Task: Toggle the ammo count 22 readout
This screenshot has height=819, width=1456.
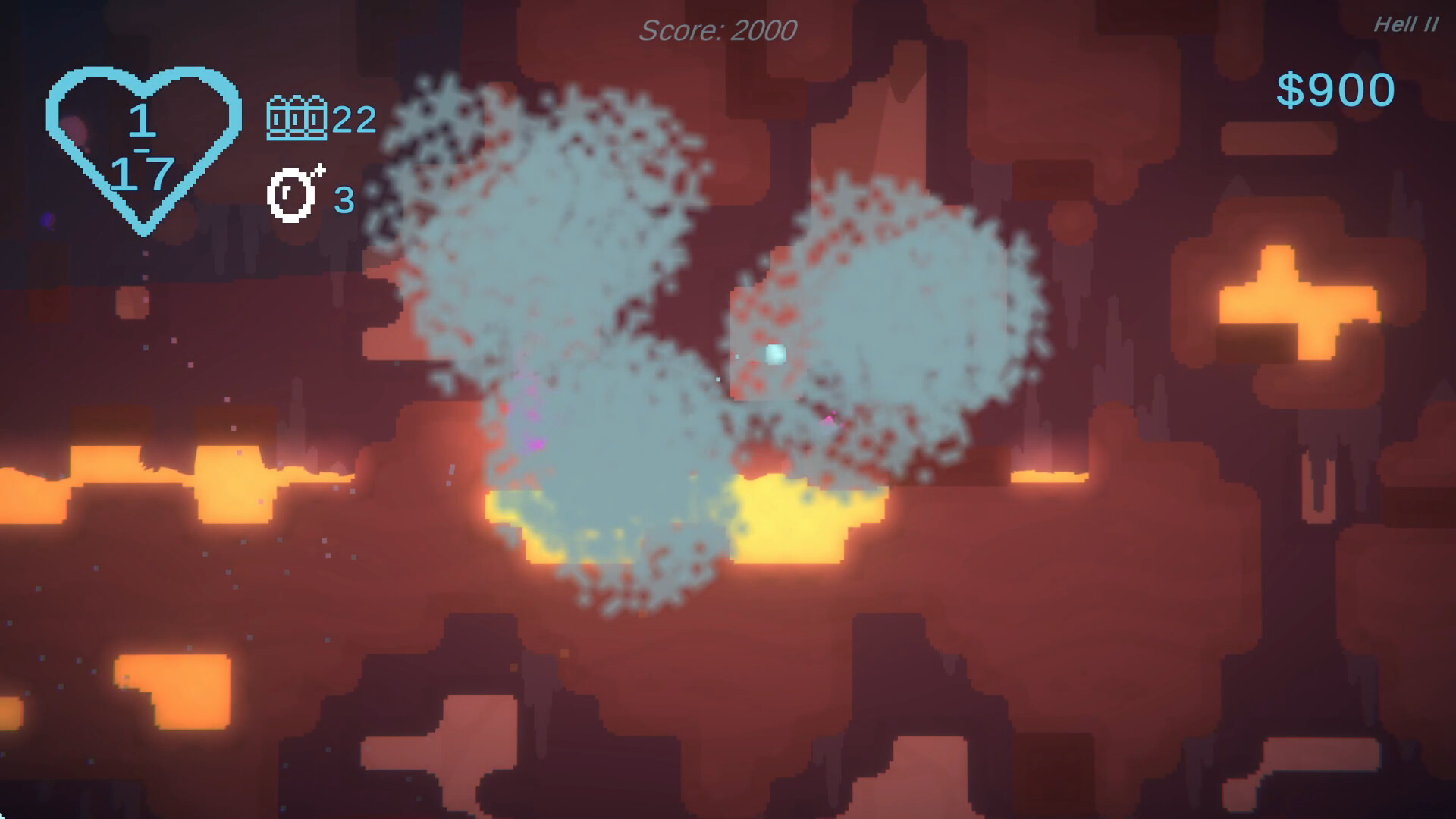Action: (x=353, y=118)
